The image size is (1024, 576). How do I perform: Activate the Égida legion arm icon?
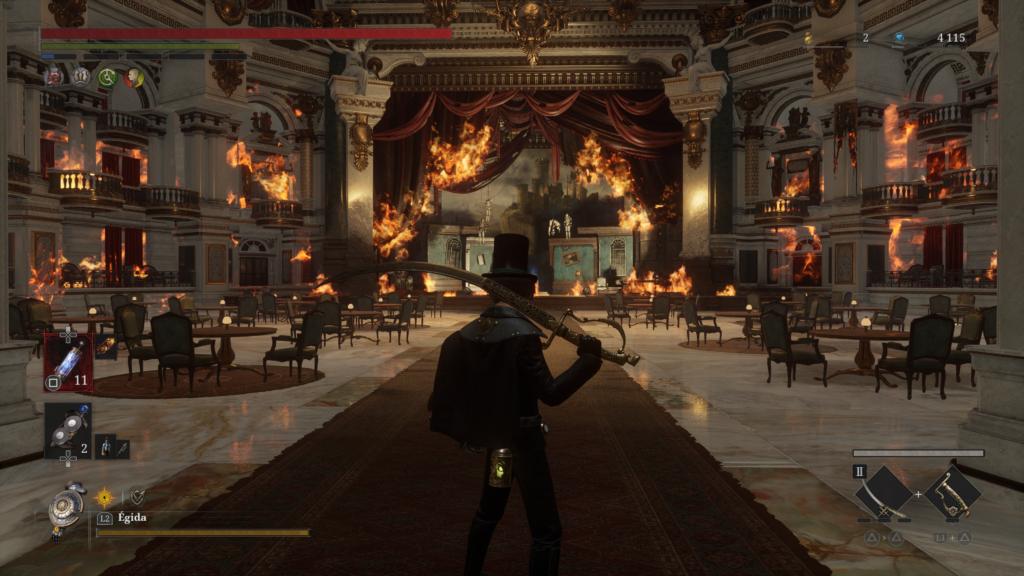[68, 506]
